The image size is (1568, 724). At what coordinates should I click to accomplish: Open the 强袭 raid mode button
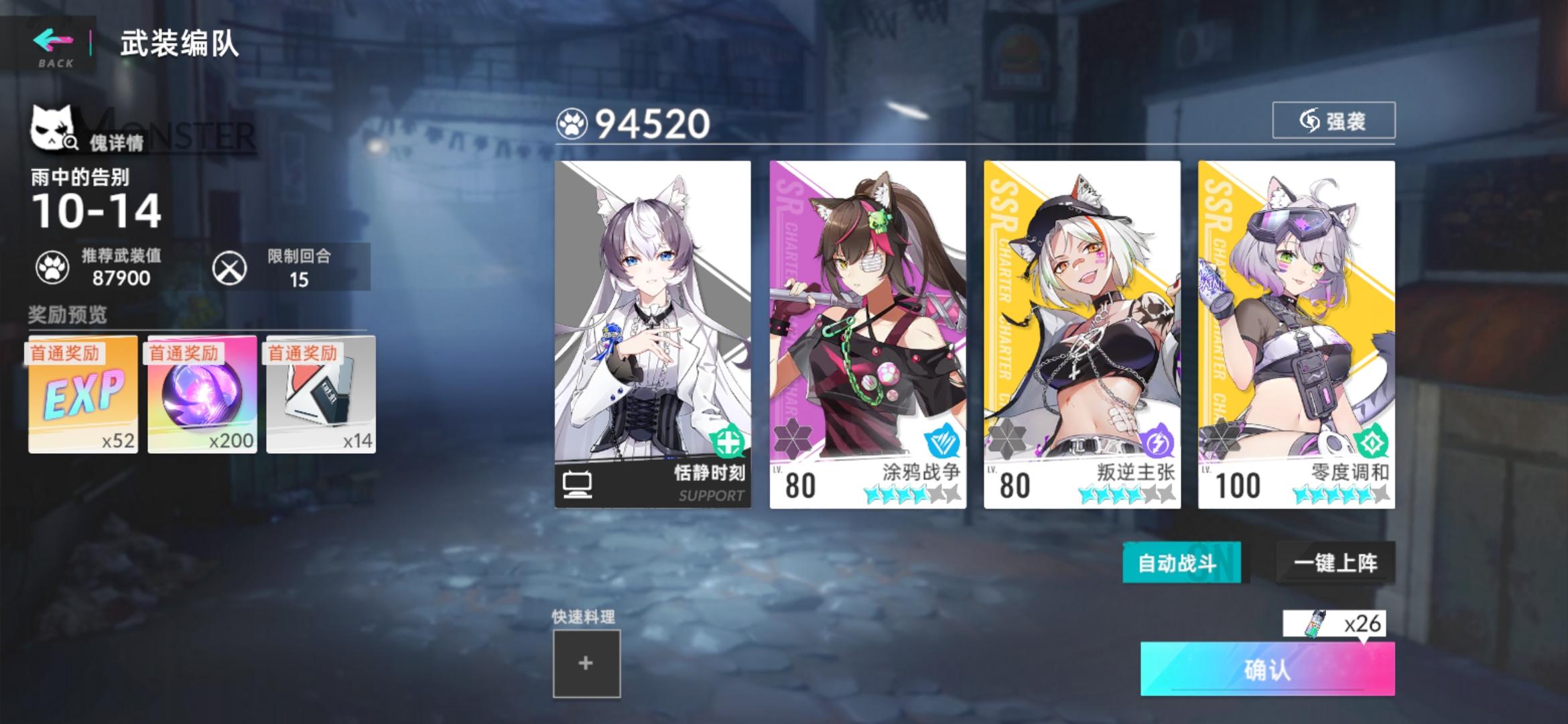tap(1332, 122)
